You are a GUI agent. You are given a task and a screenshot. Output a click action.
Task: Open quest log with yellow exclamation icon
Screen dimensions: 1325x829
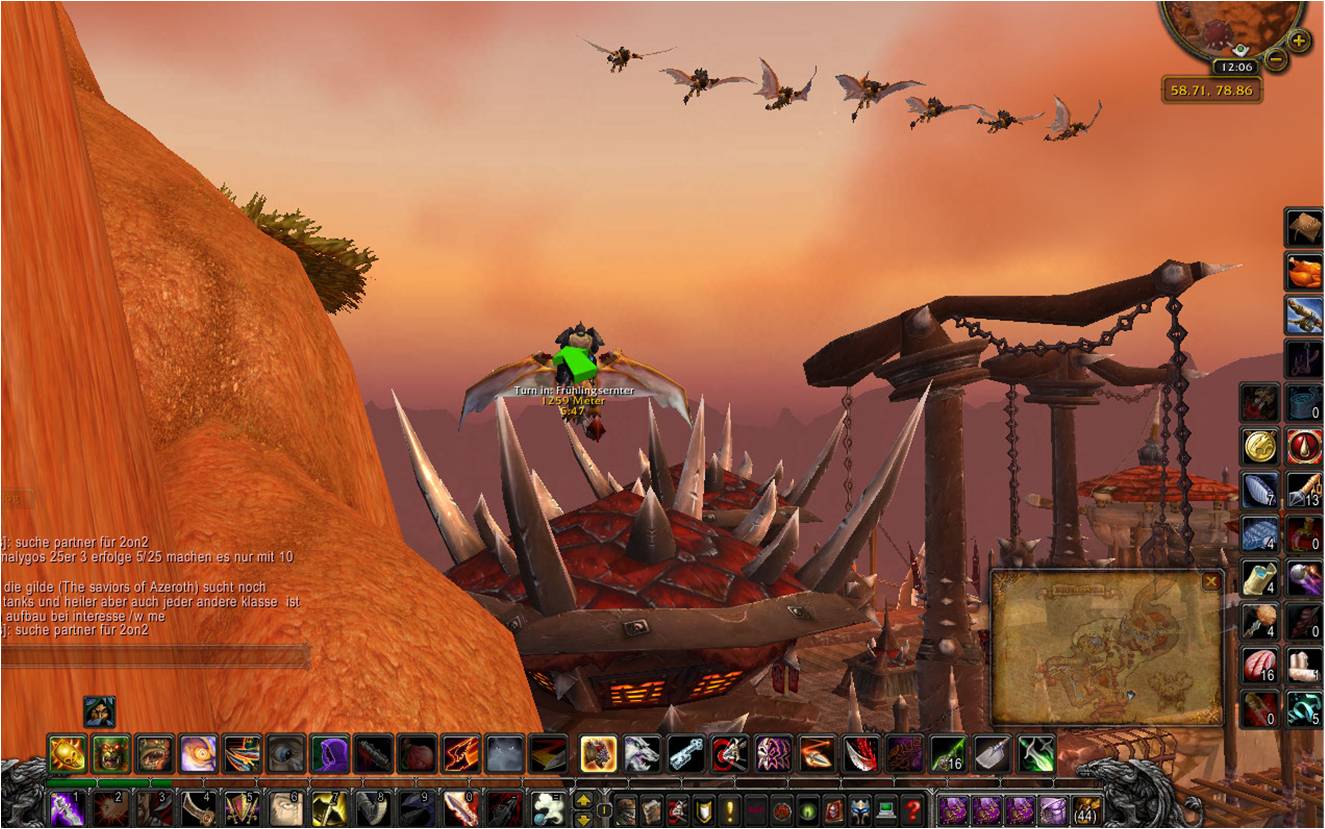point(729,808)
